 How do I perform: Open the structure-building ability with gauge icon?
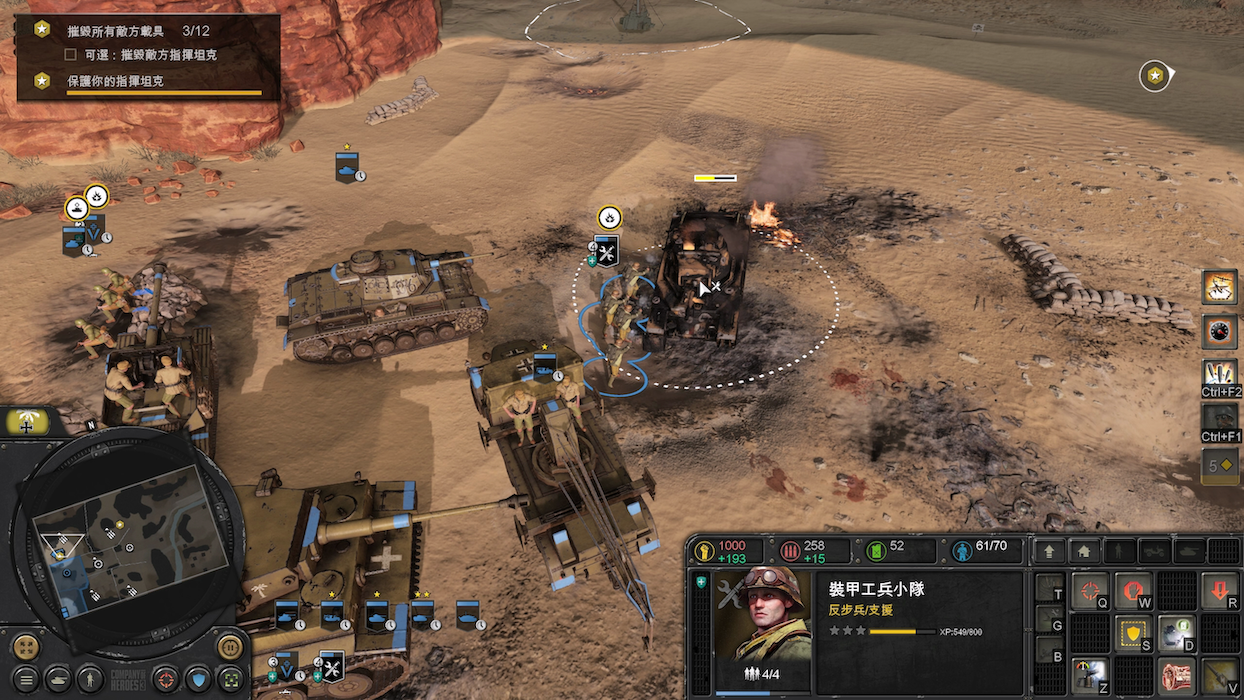tap(1089, 676)
